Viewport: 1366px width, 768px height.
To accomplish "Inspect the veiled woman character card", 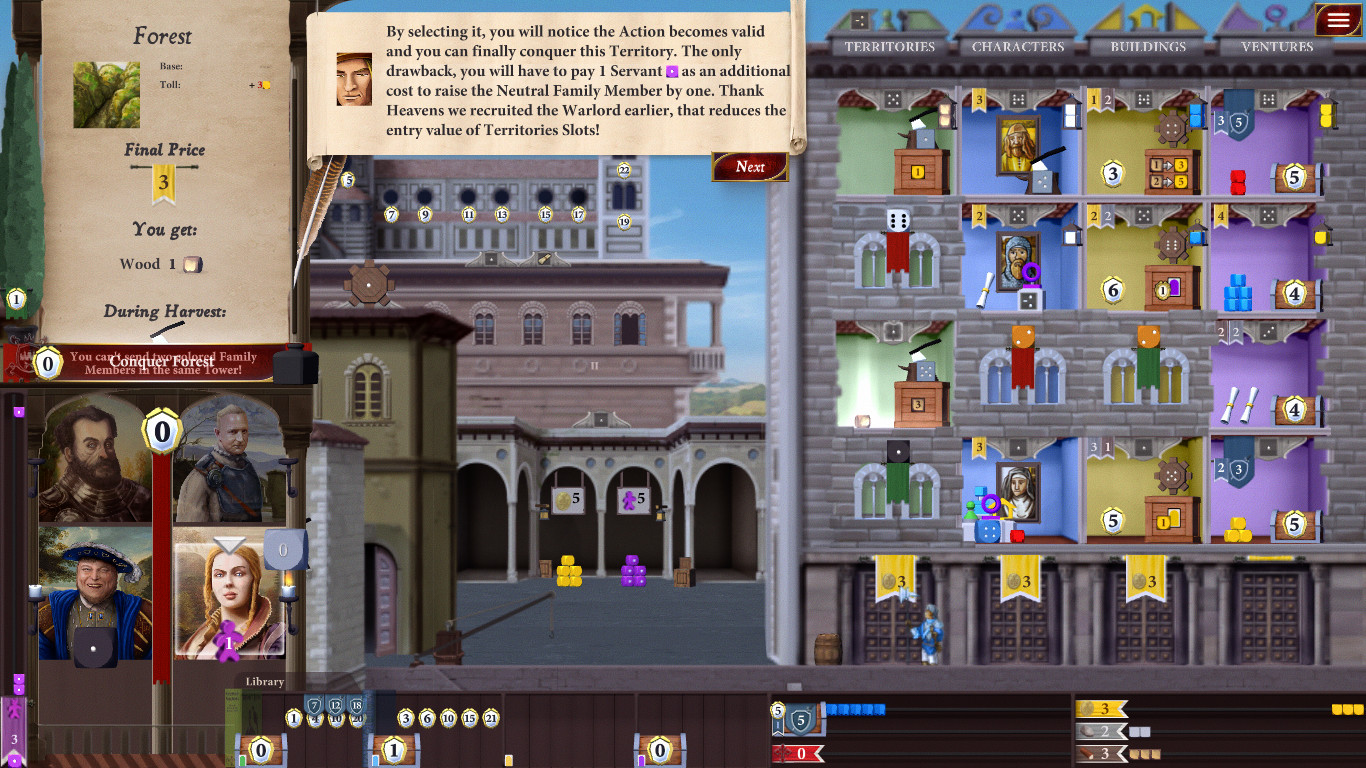I will 1018,490.
